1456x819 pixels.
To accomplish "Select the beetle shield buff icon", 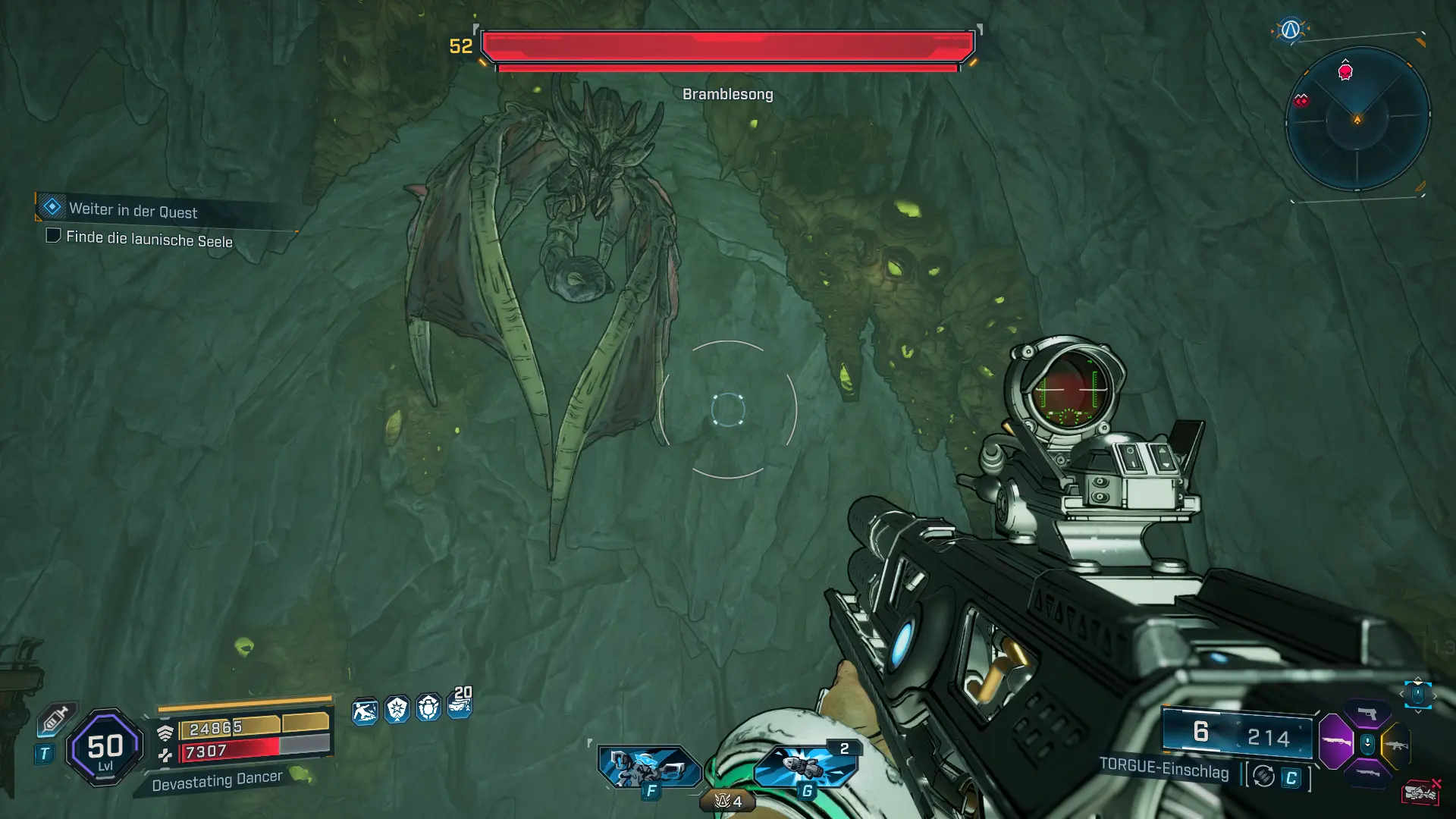I will [x=428, y=708].
